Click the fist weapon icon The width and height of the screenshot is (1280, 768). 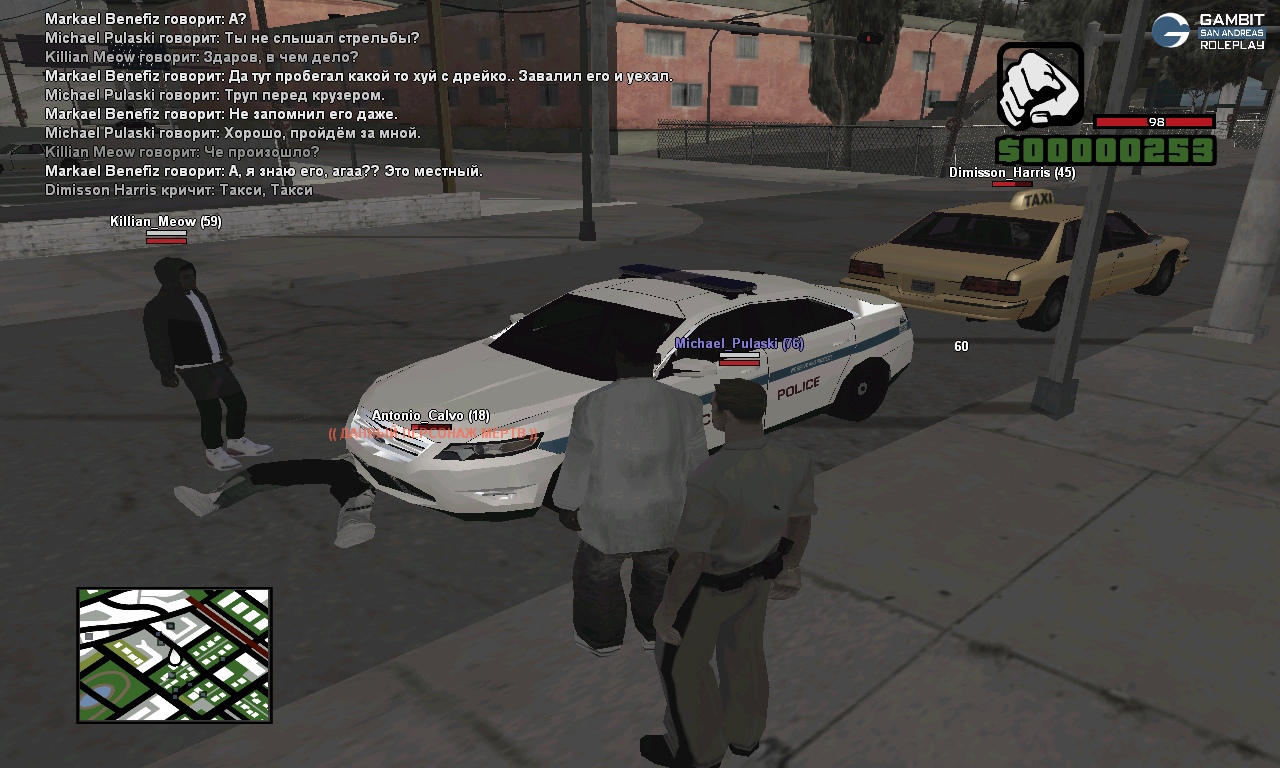pyautogui.click(x=1040, y=86)
